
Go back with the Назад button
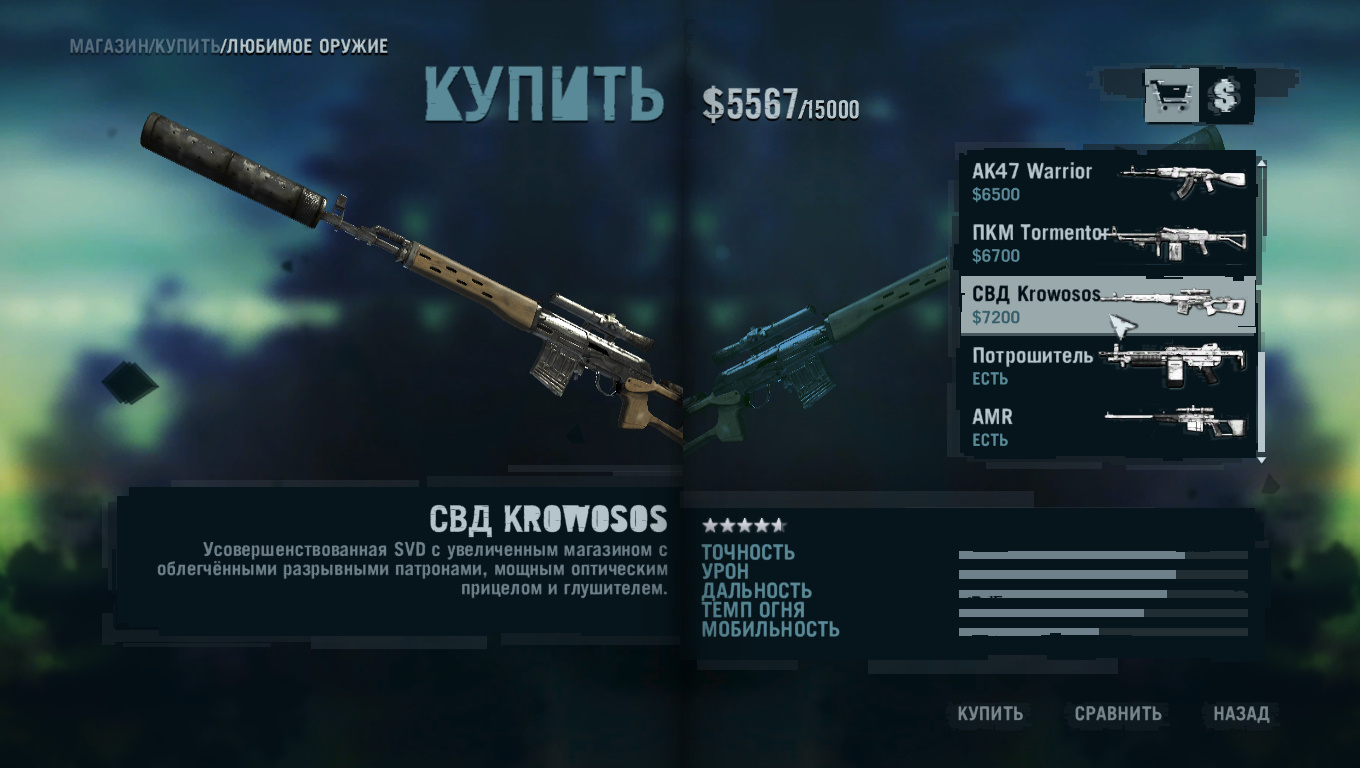click(1241, 713)
